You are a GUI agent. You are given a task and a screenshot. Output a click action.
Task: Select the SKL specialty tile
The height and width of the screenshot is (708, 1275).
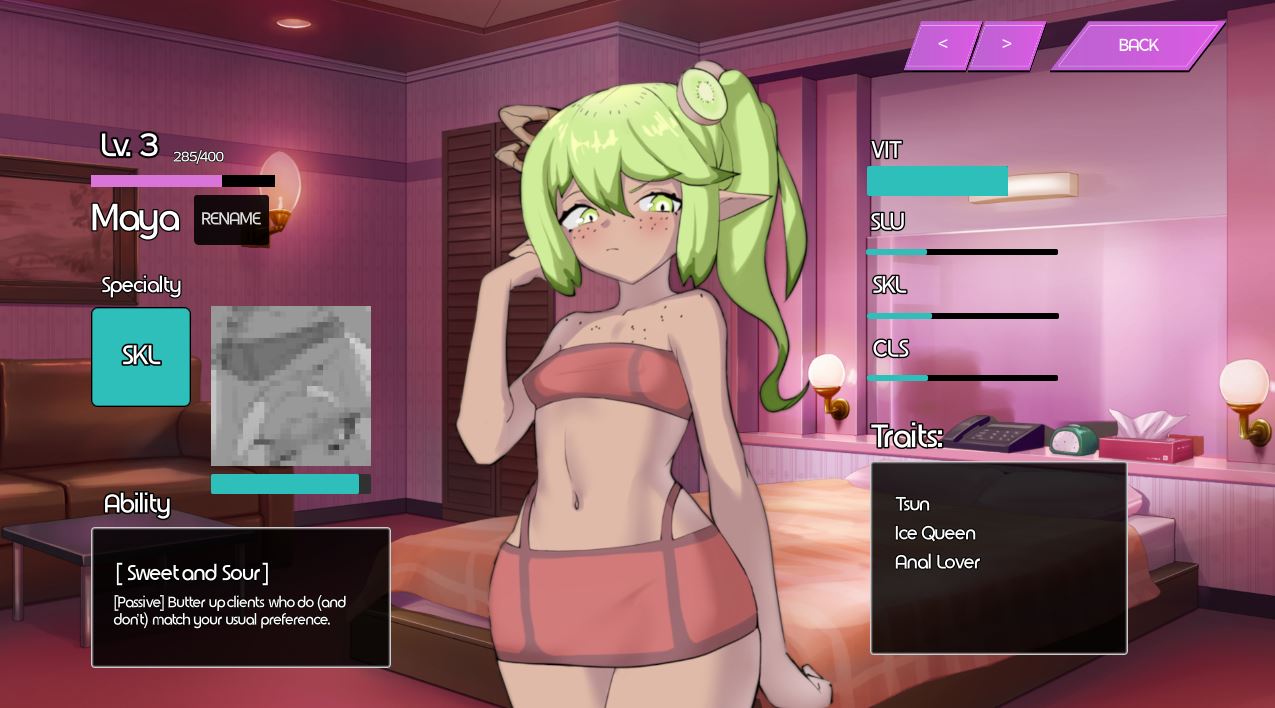[141, 357]
